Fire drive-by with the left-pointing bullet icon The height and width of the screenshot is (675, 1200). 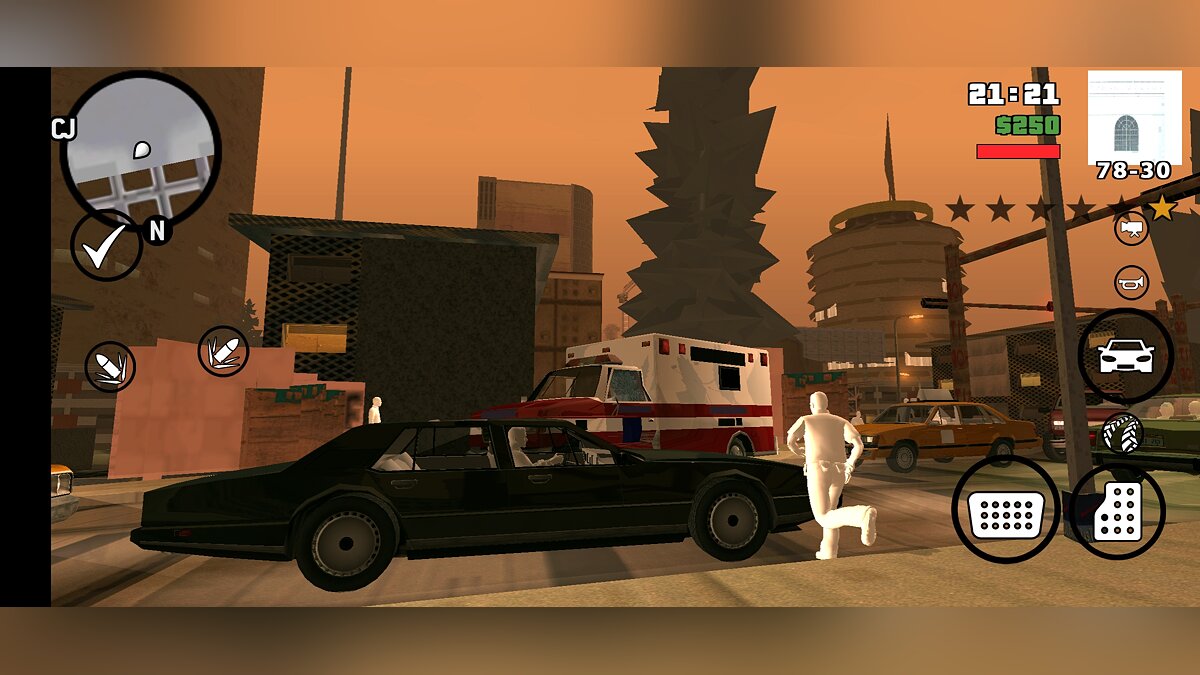tap(110, 366)
